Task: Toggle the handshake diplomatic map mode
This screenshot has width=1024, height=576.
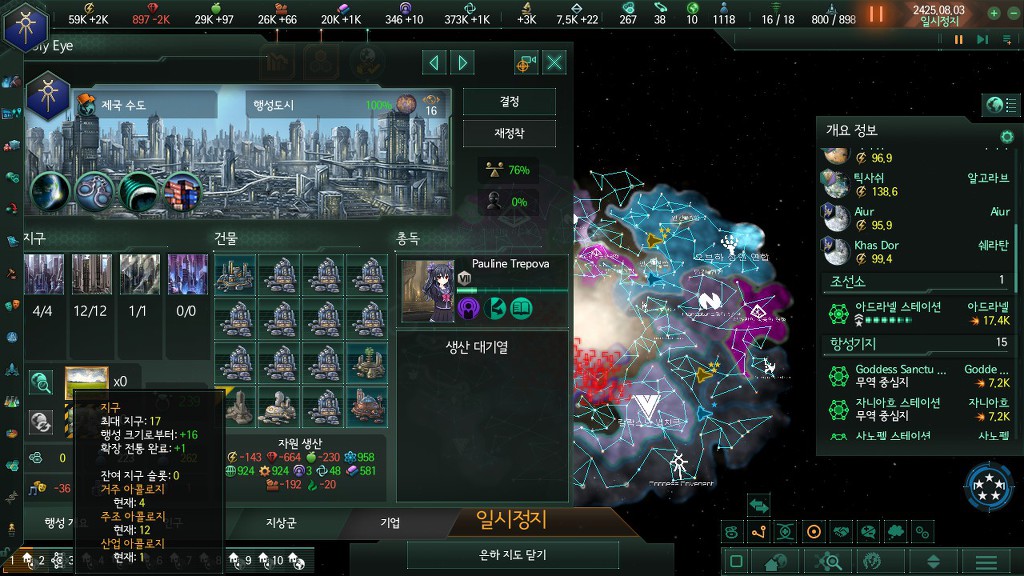Action: (x=841, y=532)
